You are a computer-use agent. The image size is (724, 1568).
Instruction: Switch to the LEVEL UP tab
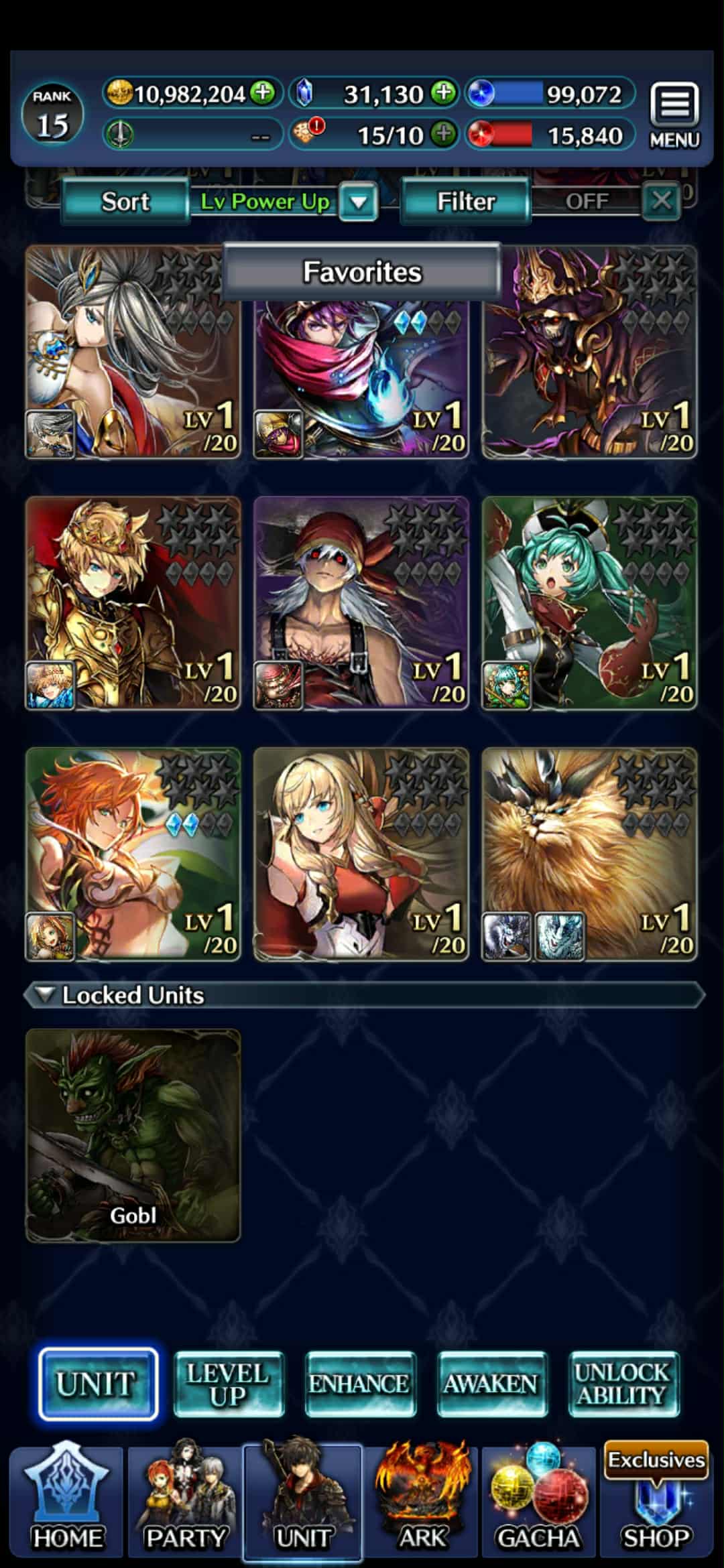(x=229, y=1384)
